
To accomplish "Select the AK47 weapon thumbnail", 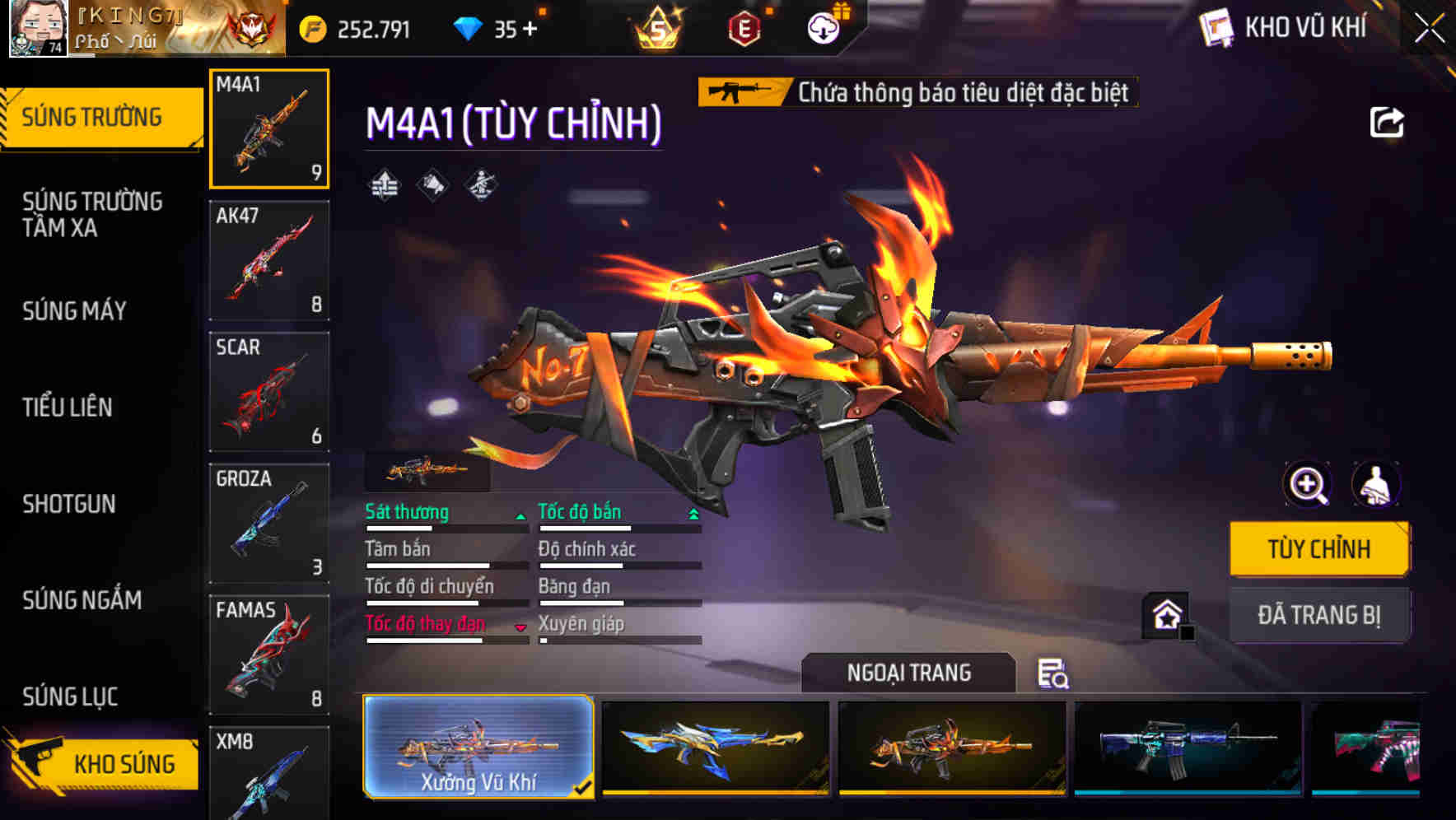I will click(x=268, y=259).
